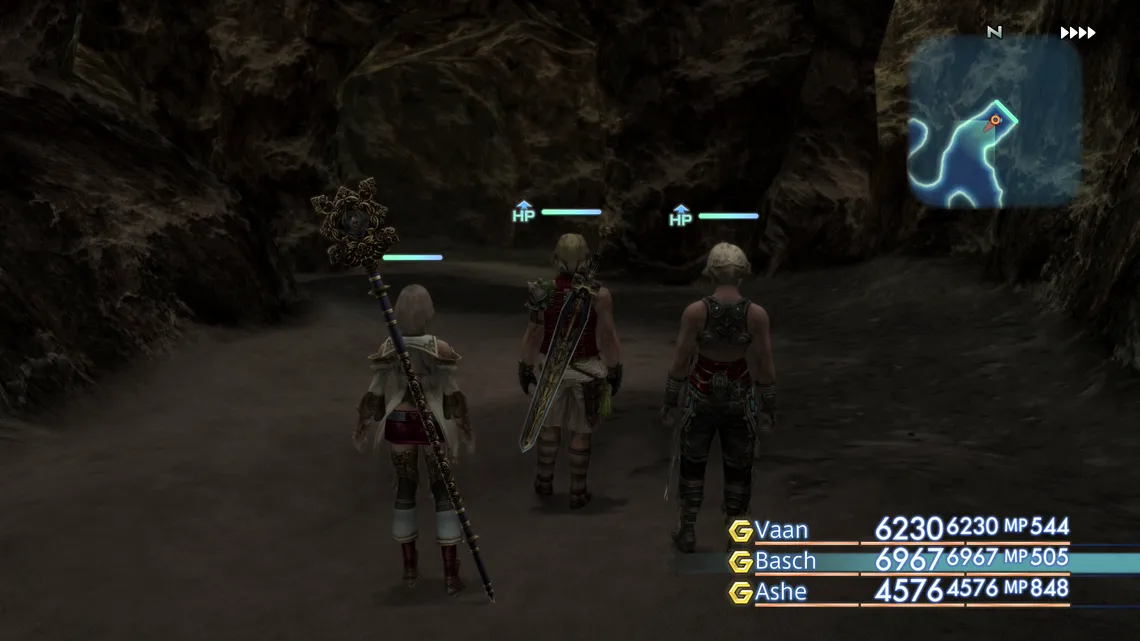
Task: Open the minimap in the corner
Action: click(994, 122)
